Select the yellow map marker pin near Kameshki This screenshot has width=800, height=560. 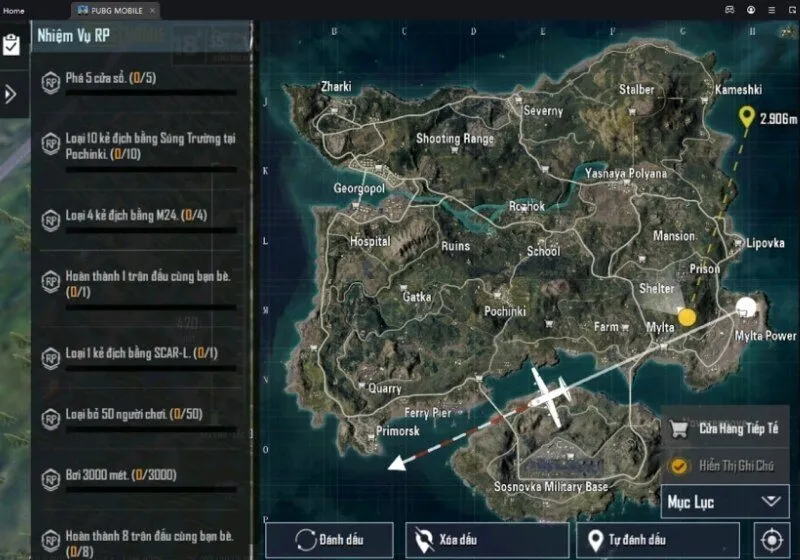coord(746,119)
